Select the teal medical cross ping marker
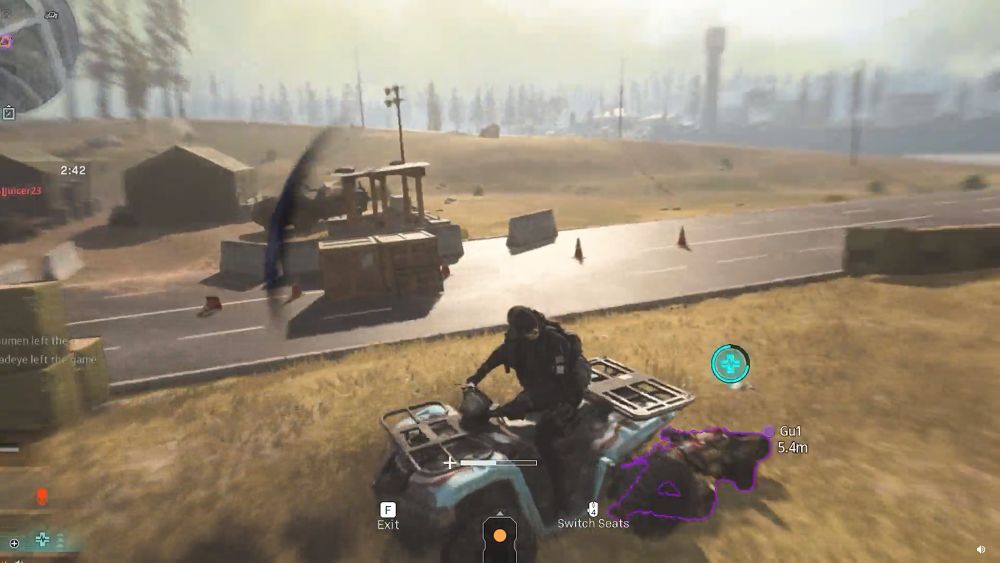The image size is (1000, 563). coord(730,364)
